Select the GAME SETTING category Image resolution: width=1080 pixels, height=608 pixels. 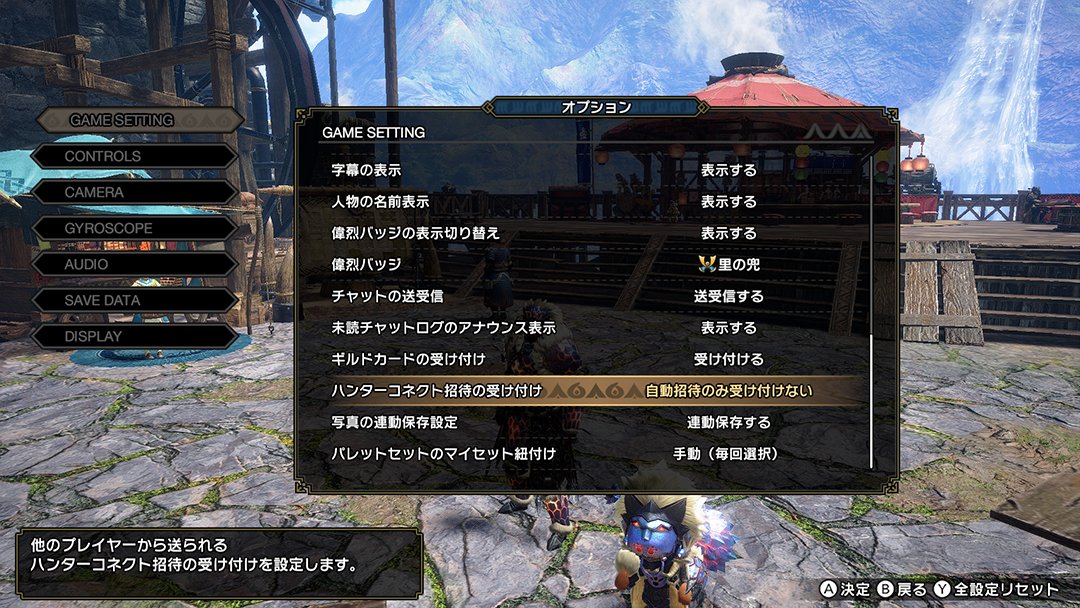coord(122,120)
